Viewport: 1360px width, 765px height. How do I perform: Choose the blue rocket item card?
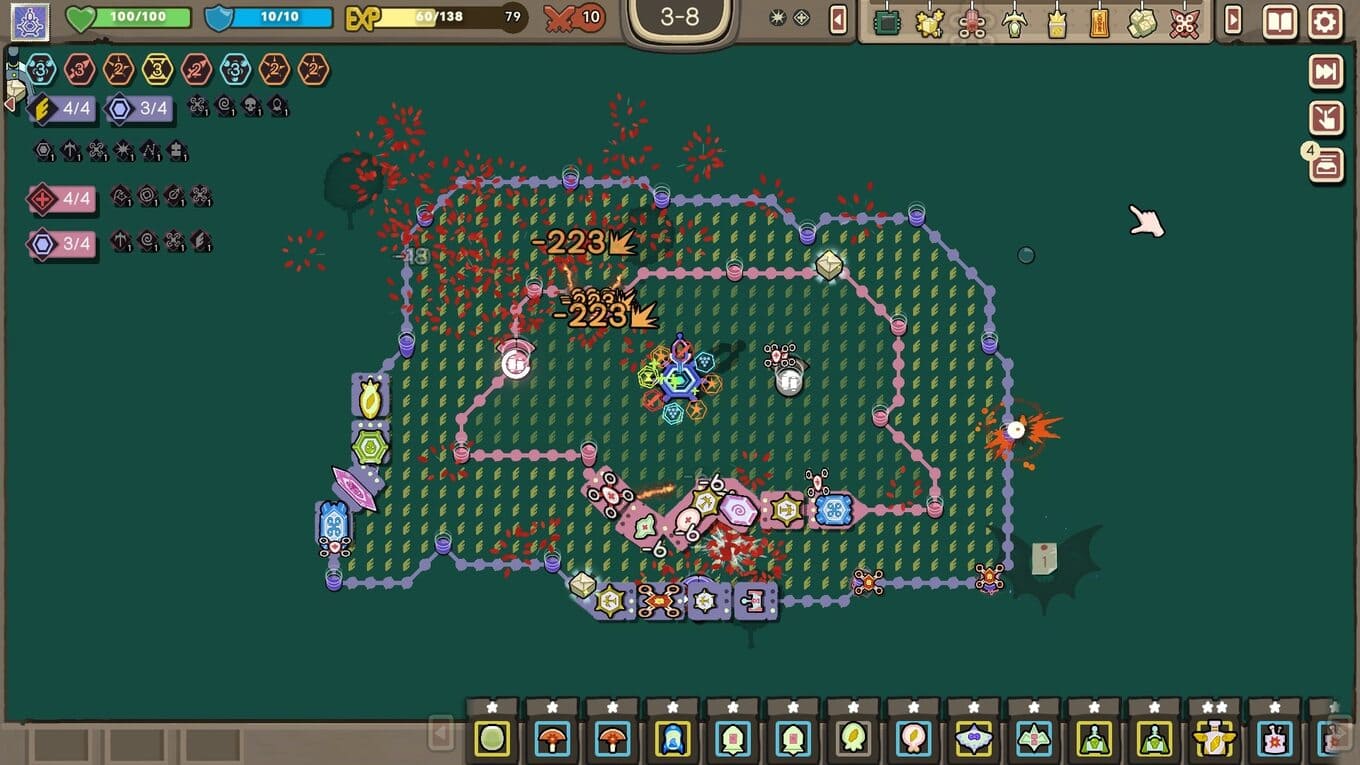[x=672, y=739]
